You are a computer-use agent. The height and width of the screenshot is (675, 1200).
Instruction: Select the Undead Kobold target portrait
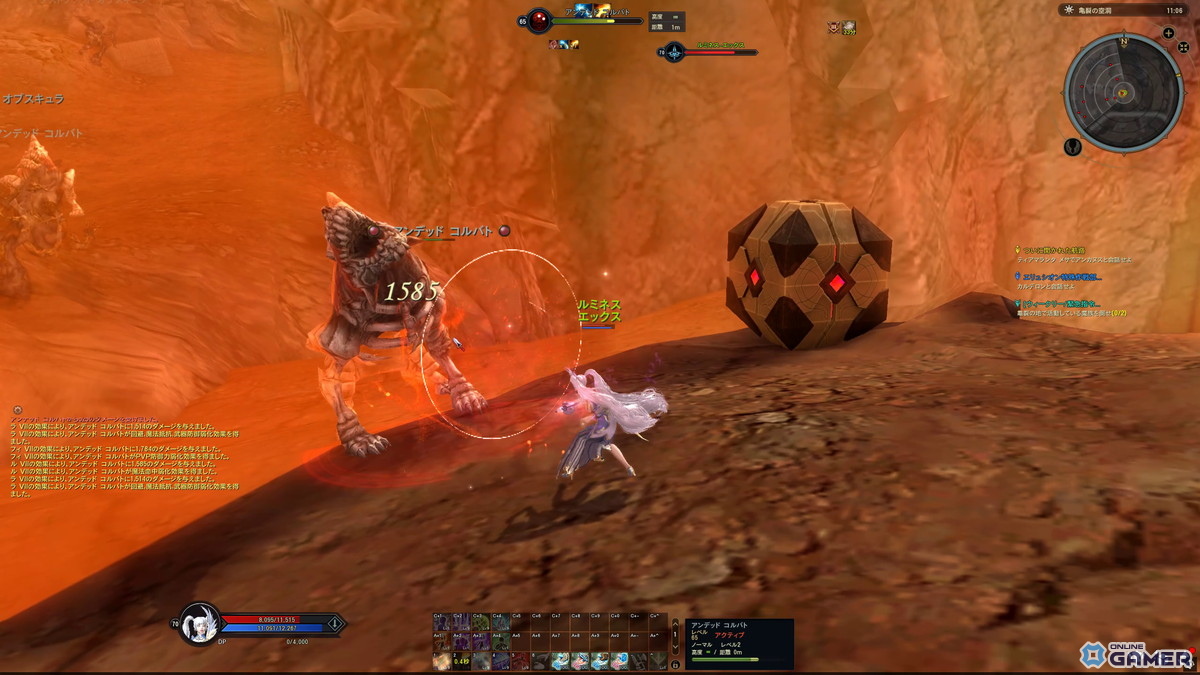[539, 21]
